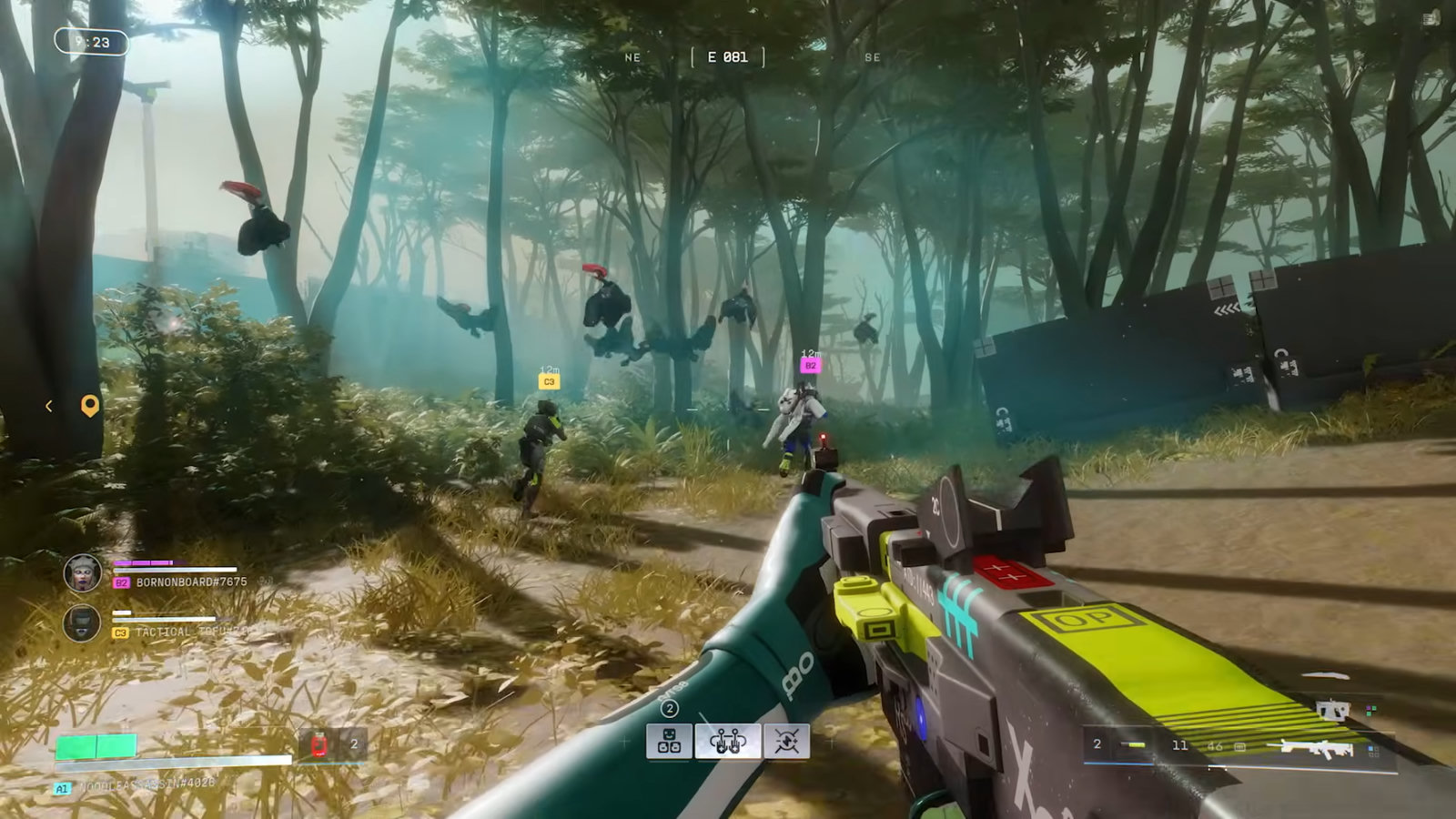Click the yellow C3 teammate marker
The width and height of the screenshot is (1456, 819).
click(549, 382)
